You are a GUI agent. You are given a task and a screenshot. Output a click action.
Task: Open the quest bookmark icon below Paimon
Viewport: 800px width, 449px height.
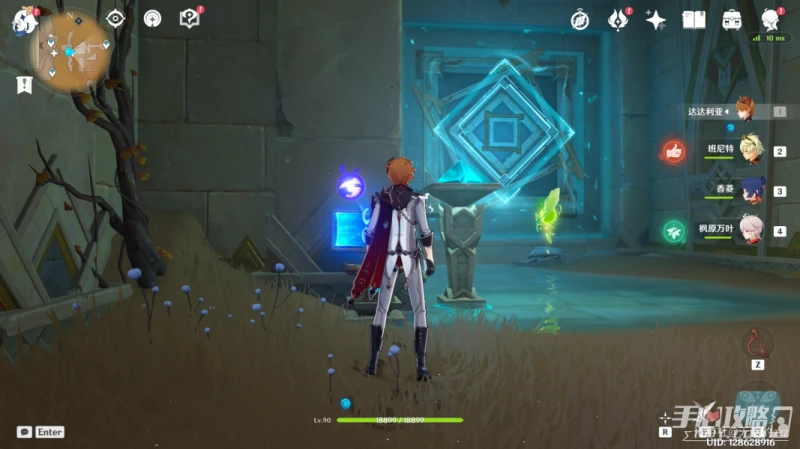tap(21, 86)
